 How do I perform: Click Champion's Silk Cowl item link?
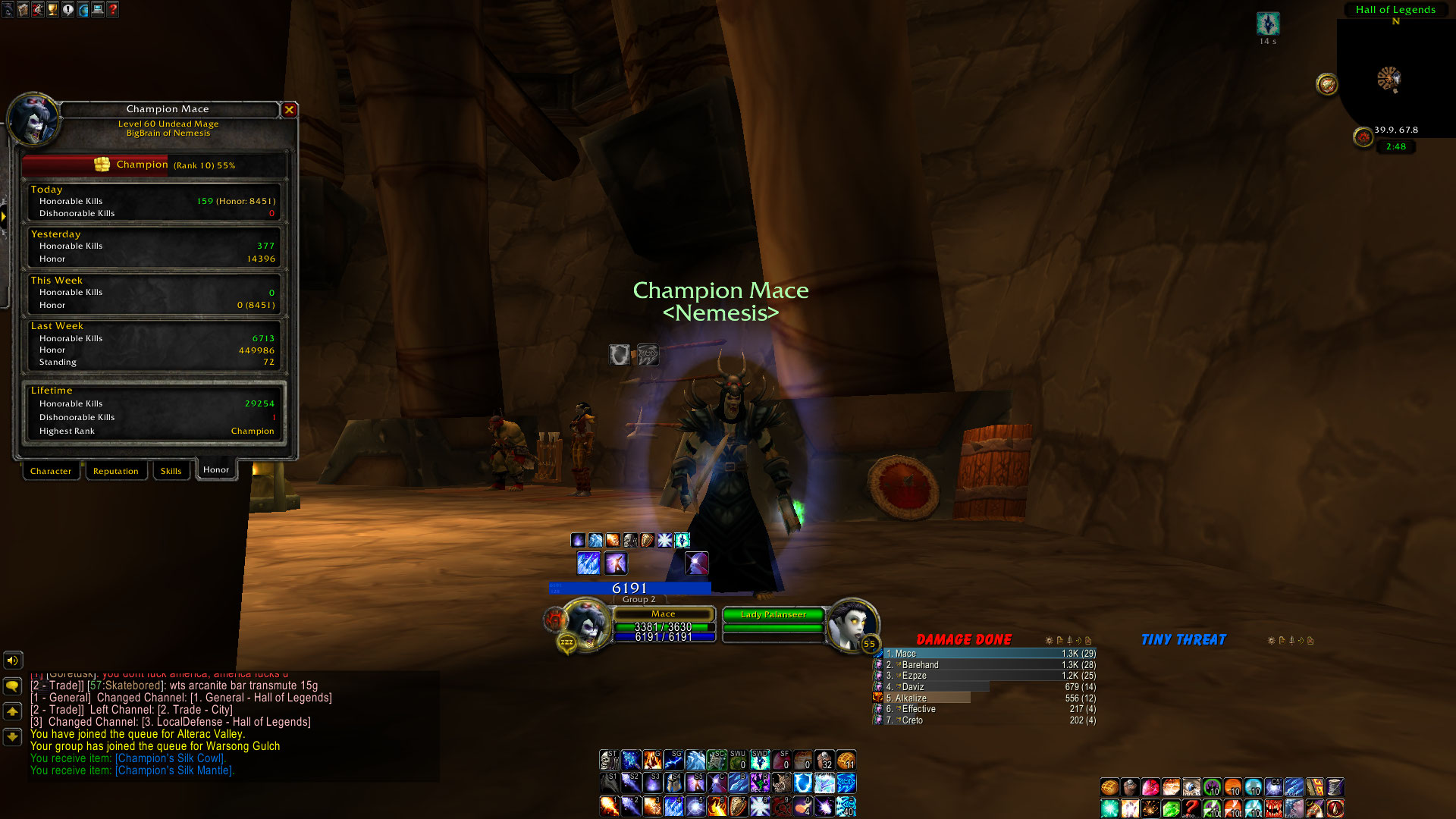[x=171, y=758]
